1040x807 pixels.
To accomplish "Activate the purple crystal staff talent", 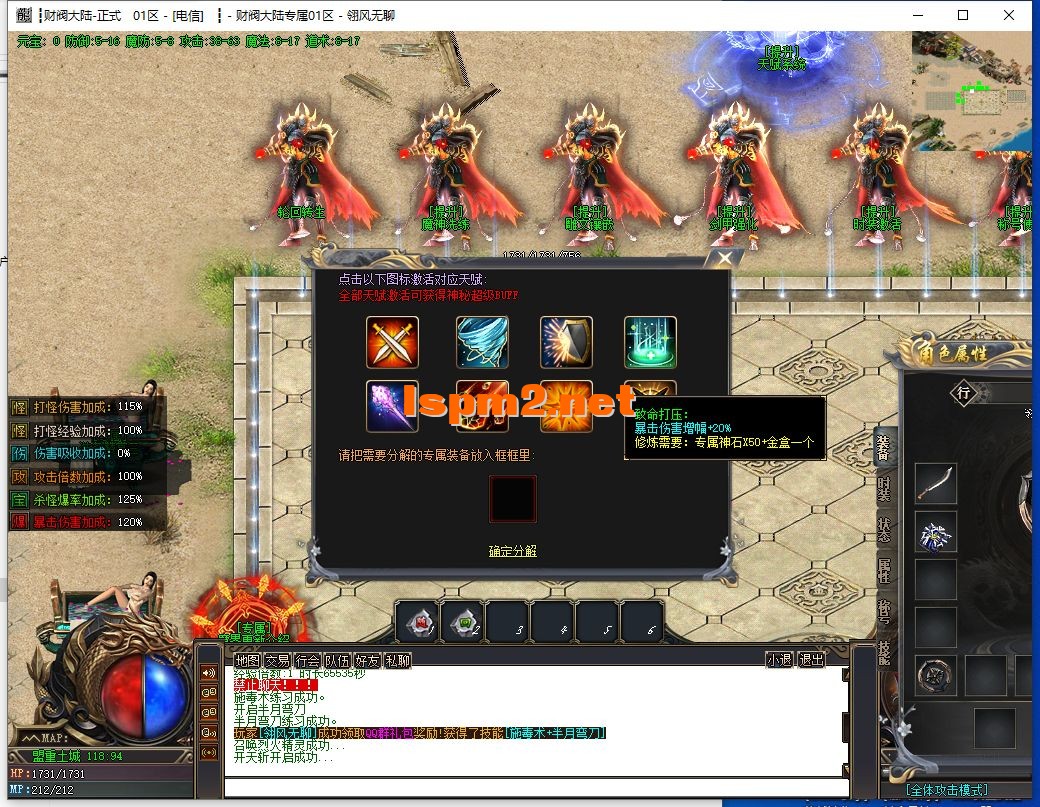I will point(392,406).
